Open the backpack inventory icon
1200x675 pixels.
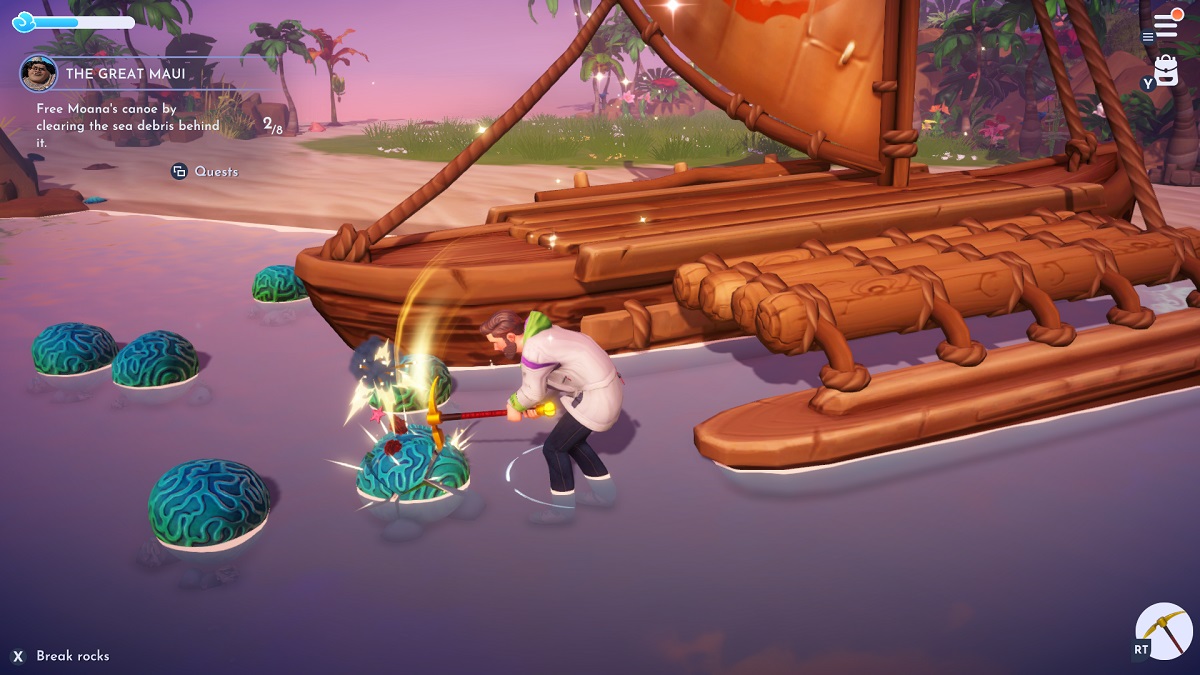point(1166,70)
